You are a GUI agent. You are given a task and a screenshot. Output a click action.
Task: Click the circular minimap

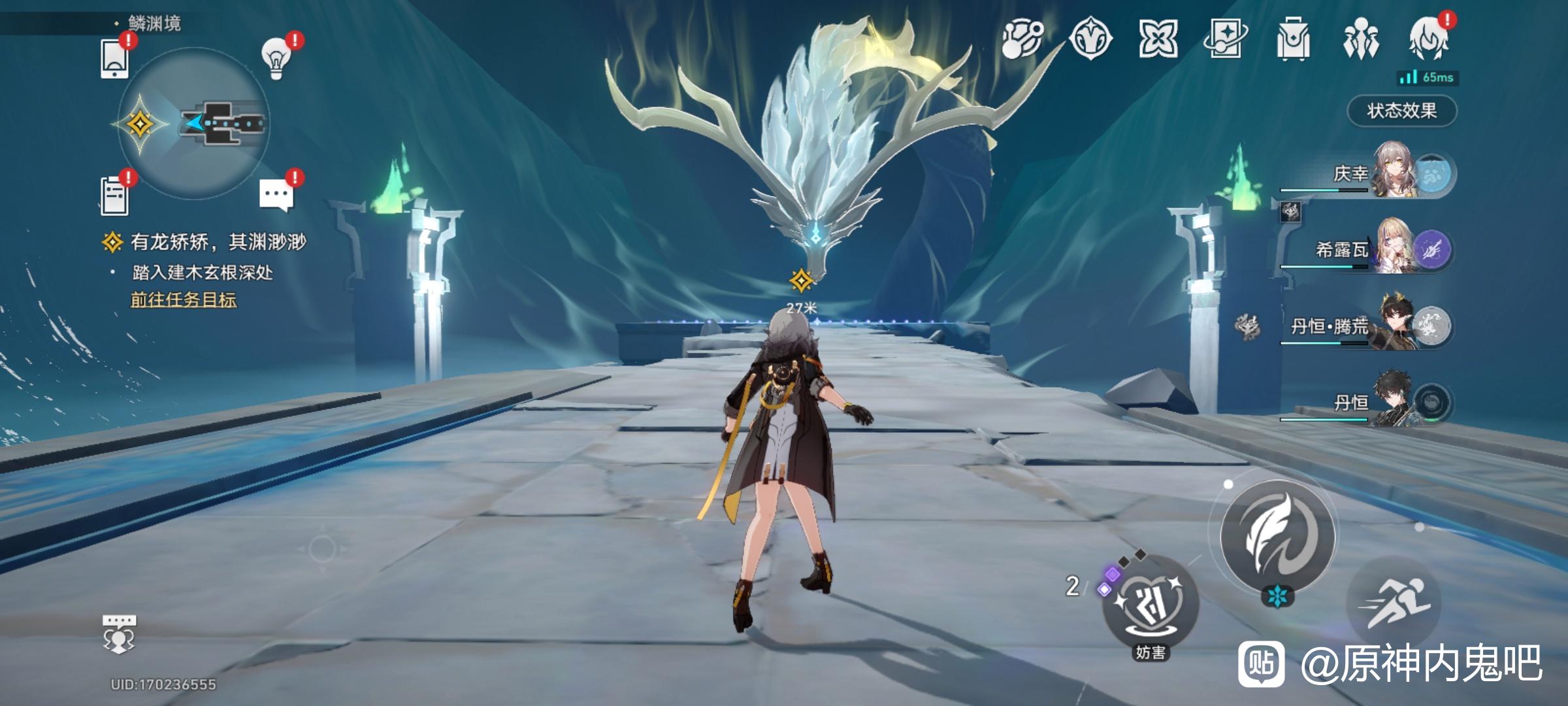(194, 123)
